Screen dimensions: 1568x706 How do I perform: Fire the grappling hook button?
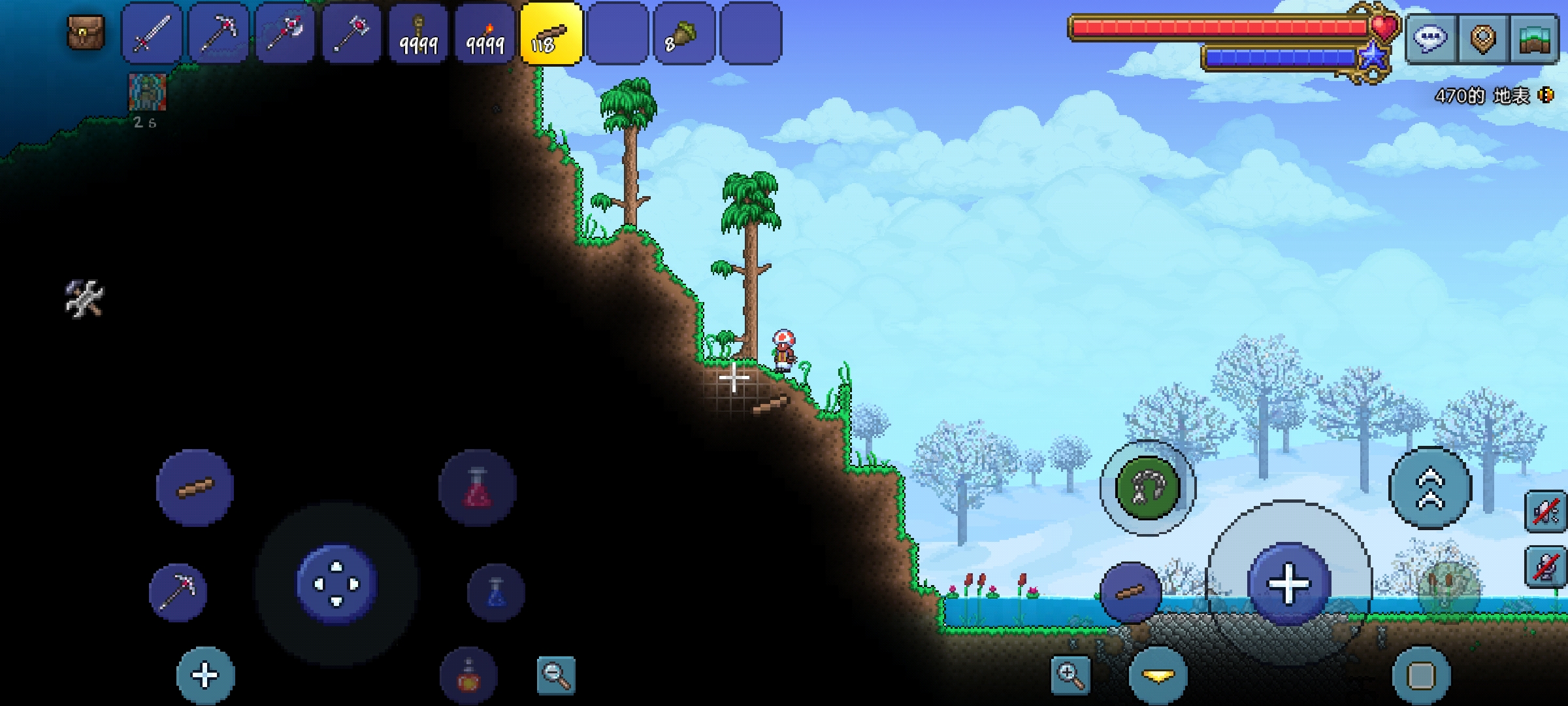[1147, 488]
